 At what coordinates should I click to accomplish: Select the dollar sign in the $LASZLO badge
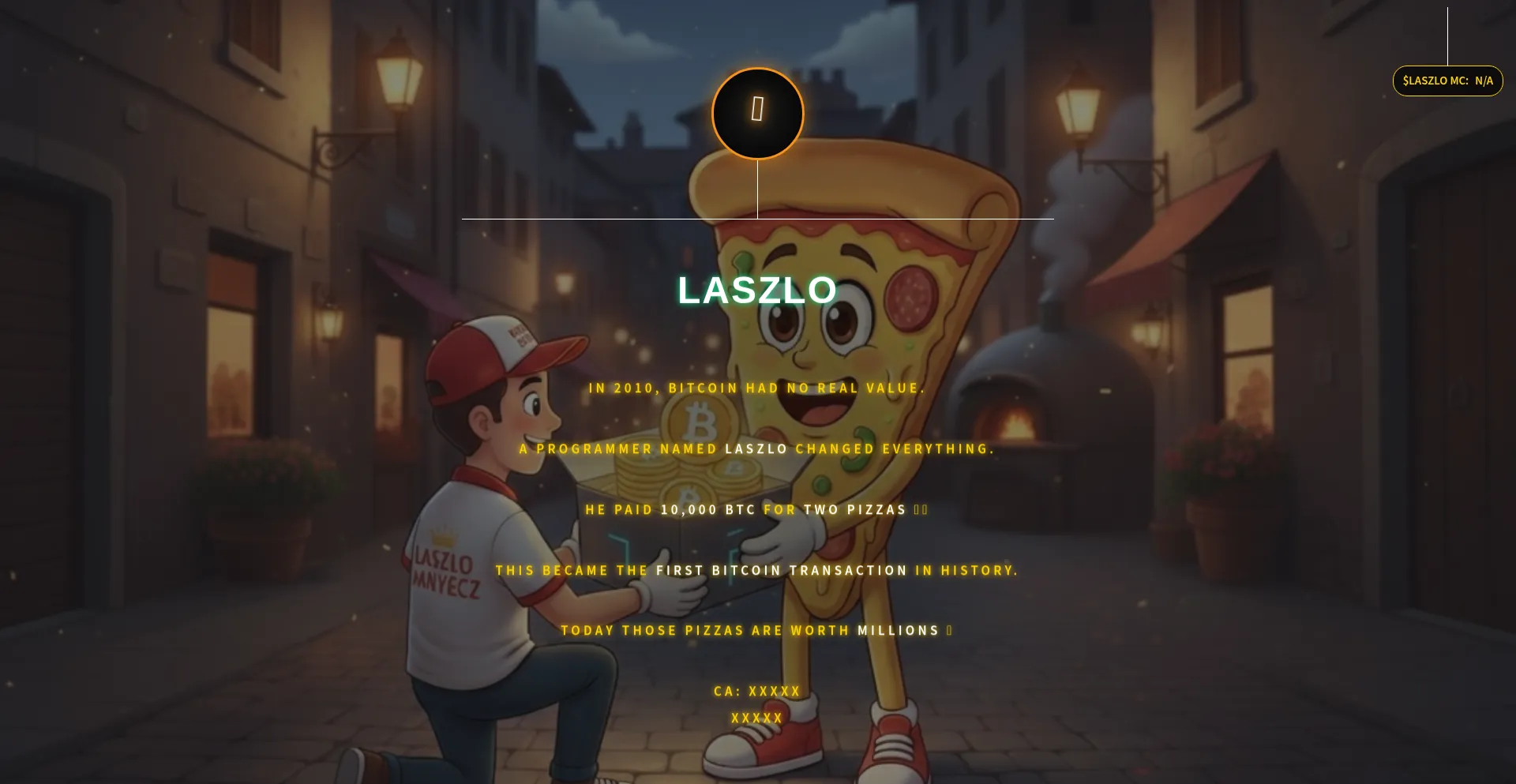(1407, 80)
